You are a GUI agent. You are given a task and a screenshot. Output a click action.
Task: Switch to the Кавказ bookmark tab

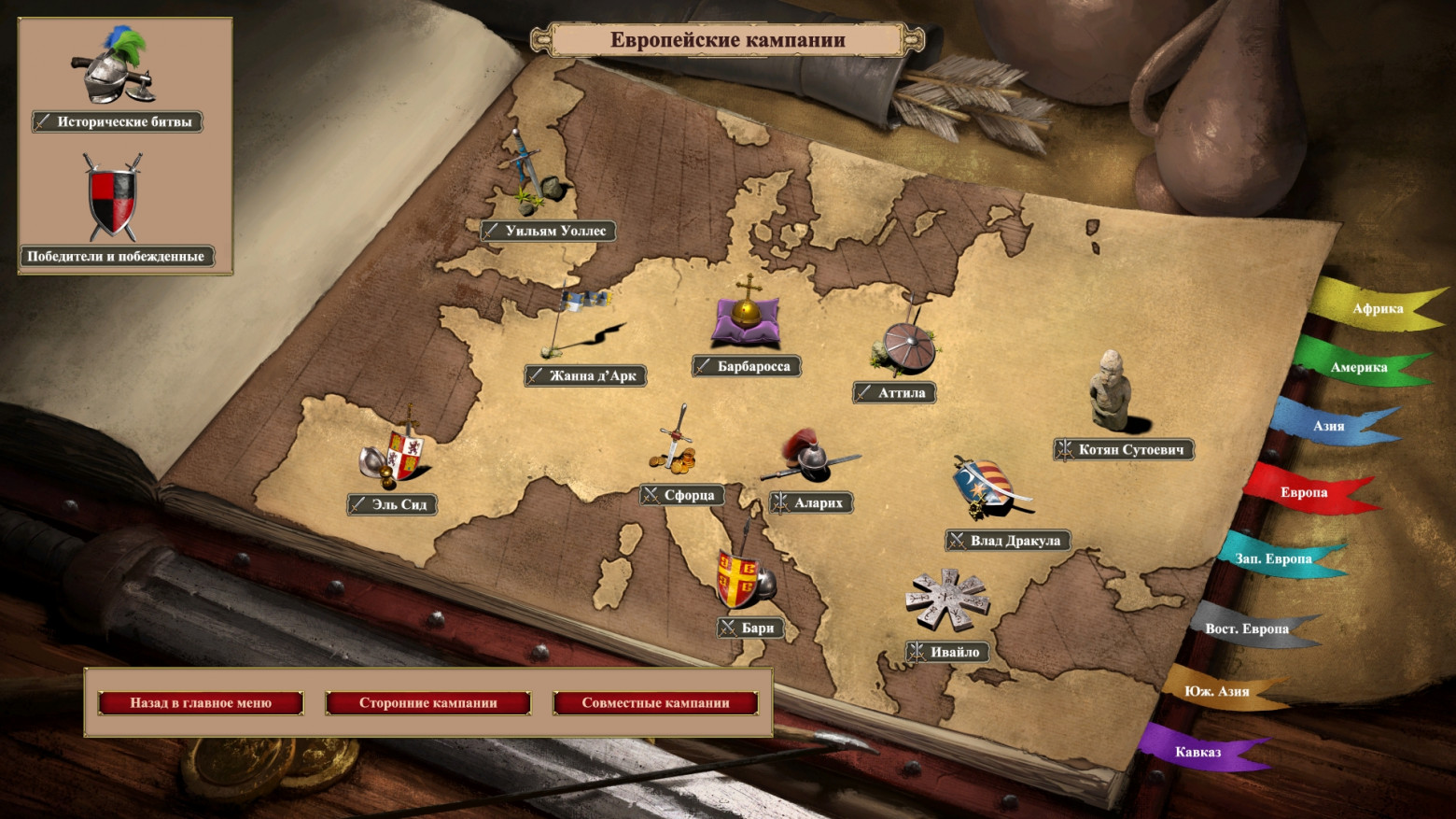1197,752
